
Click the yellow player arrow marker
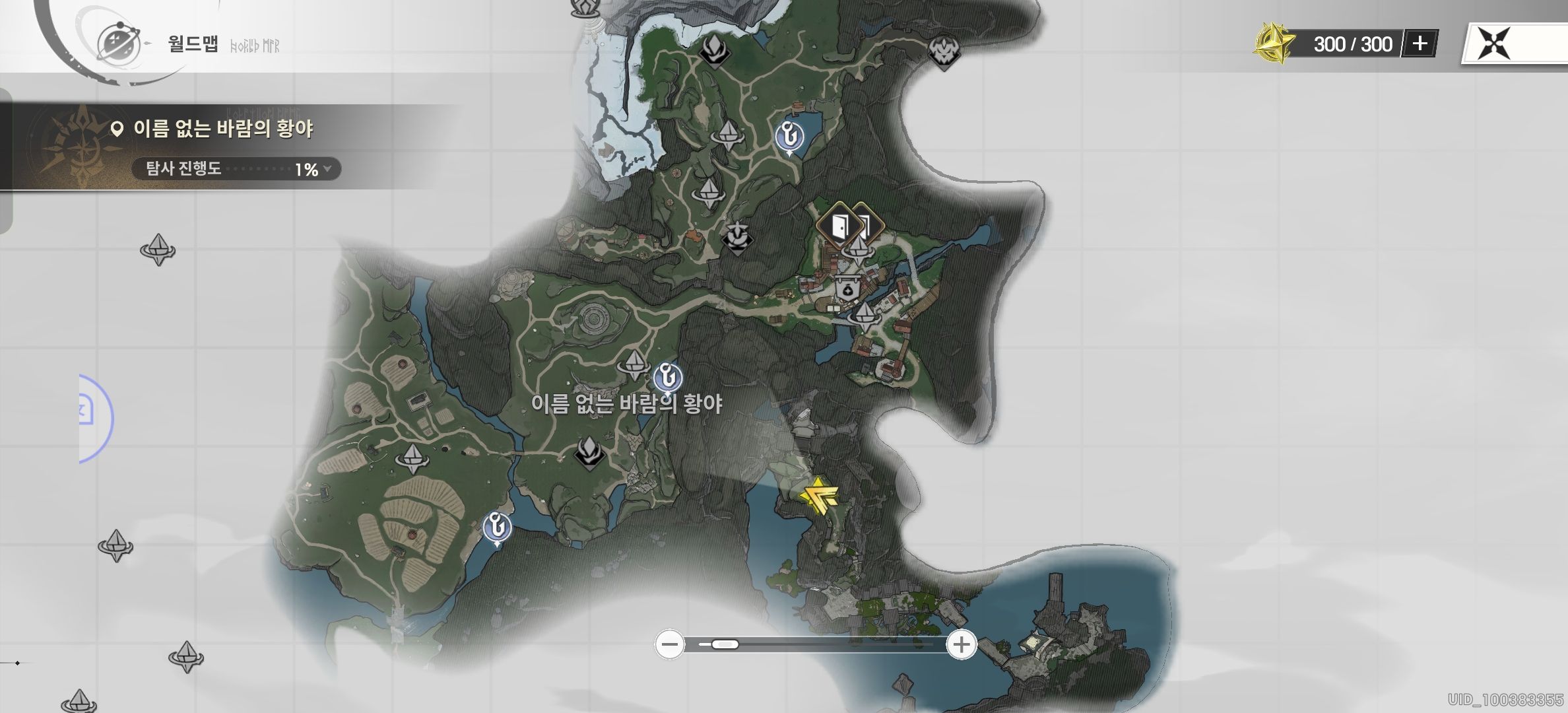click(x=818, y=497)
